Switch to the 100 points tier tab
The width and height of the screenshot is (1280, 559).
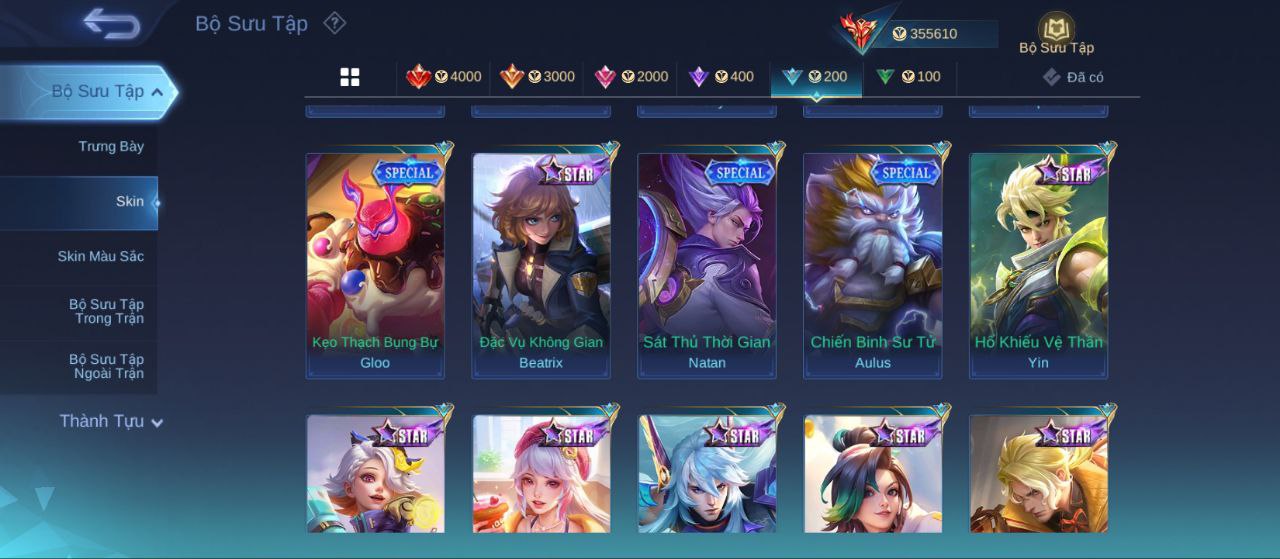(908, 77)
